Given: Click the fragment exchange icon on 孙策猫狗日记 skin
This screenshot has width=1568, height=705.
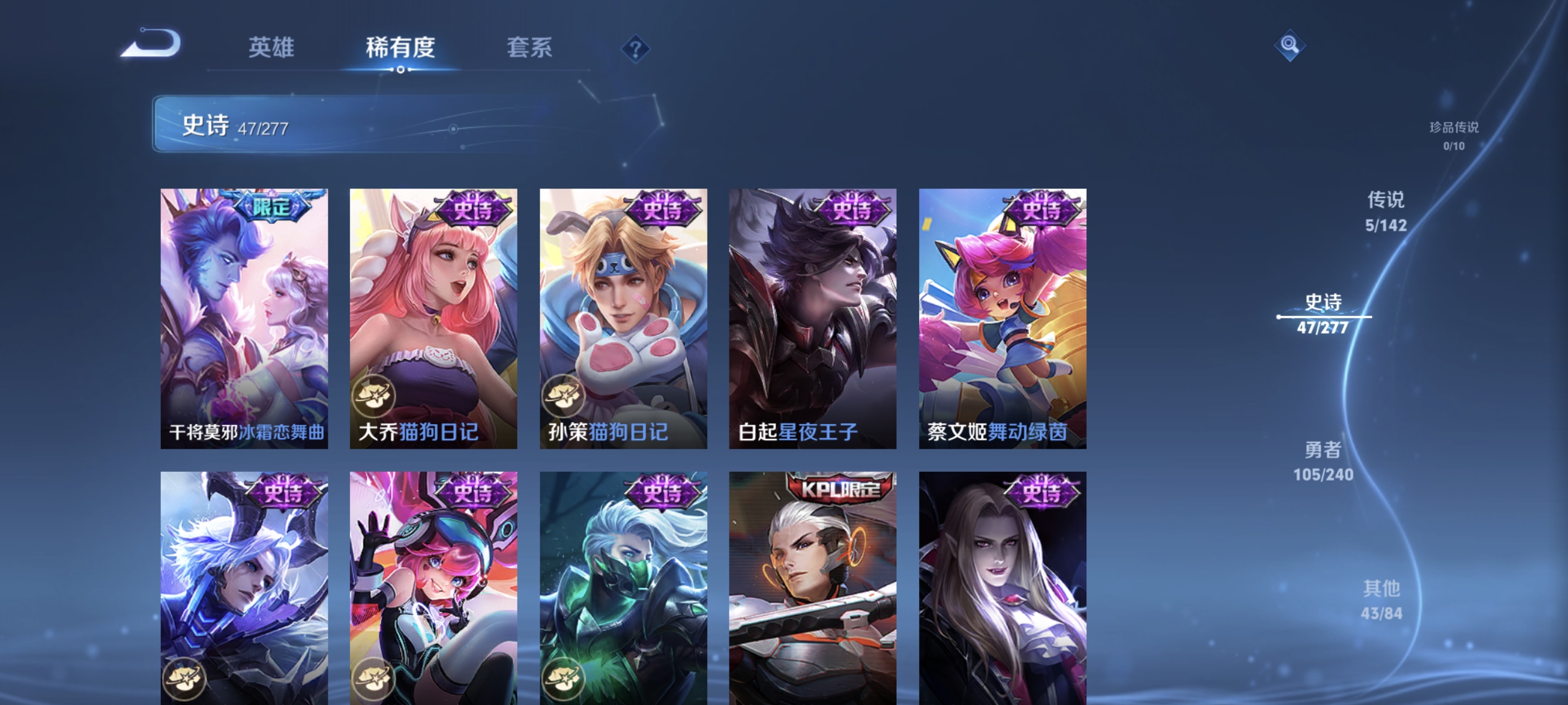Looking at the screenshot, I should tap(565, 395).
